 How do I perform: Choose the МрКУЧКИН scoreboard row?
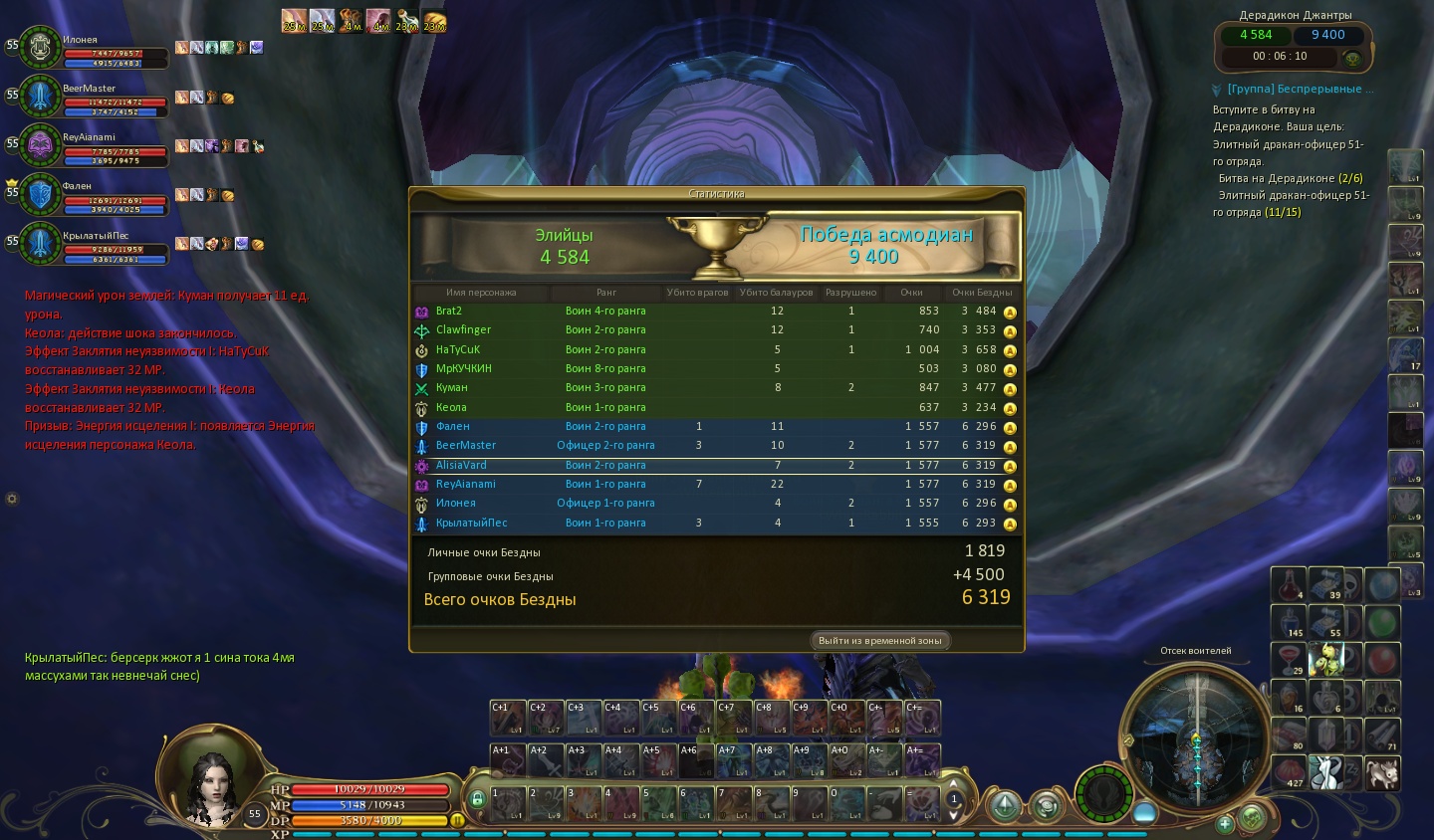click(x=717, y=368)
